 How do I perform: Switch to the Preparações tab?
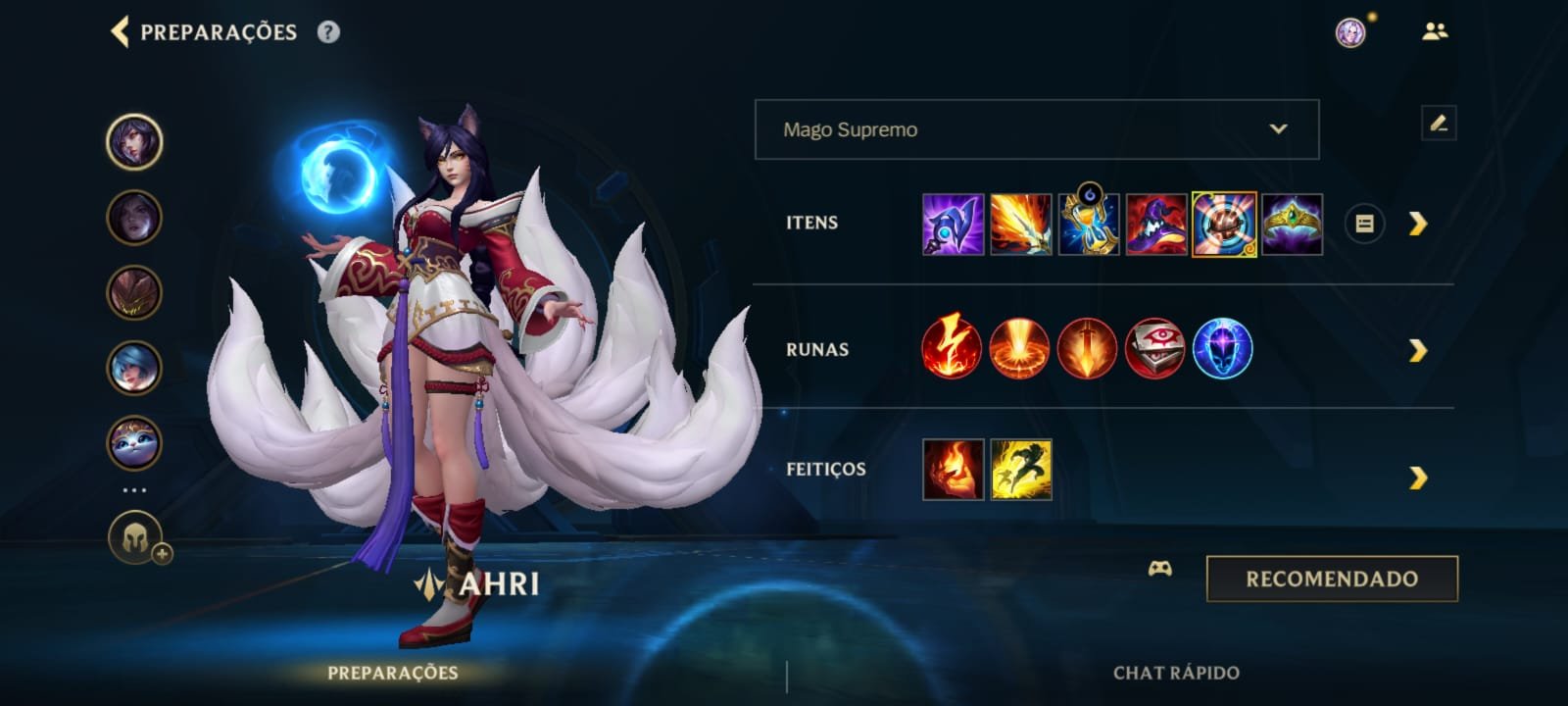(x=392, y=673)
